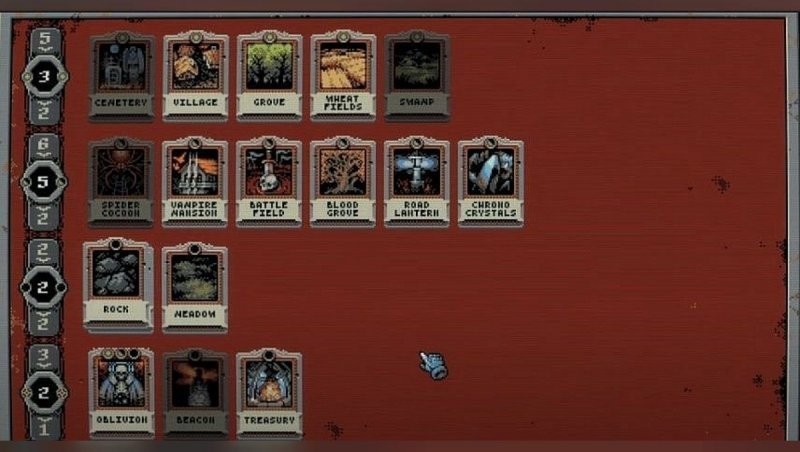Pick the Battle Field card

[270, 181]
